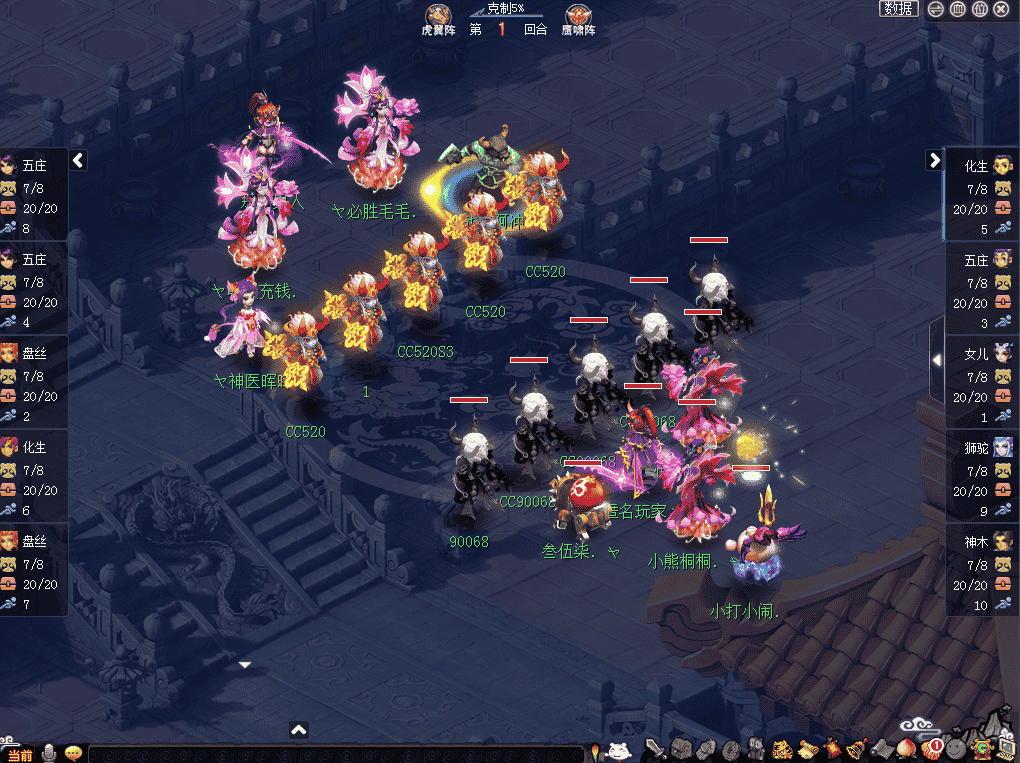Click the golden bell icon

tap(857, 748)
